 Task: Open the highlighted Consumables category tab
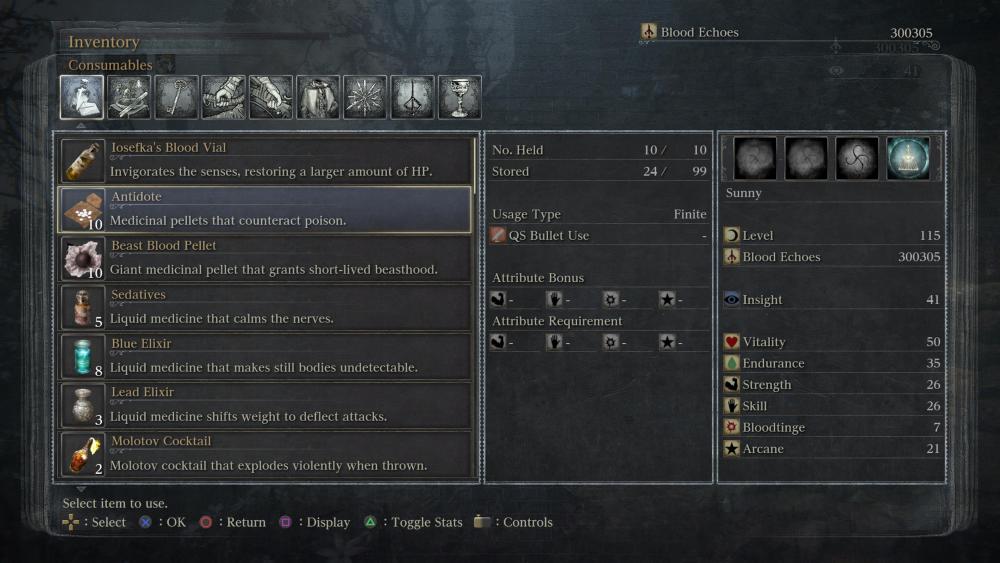point(82,97)
